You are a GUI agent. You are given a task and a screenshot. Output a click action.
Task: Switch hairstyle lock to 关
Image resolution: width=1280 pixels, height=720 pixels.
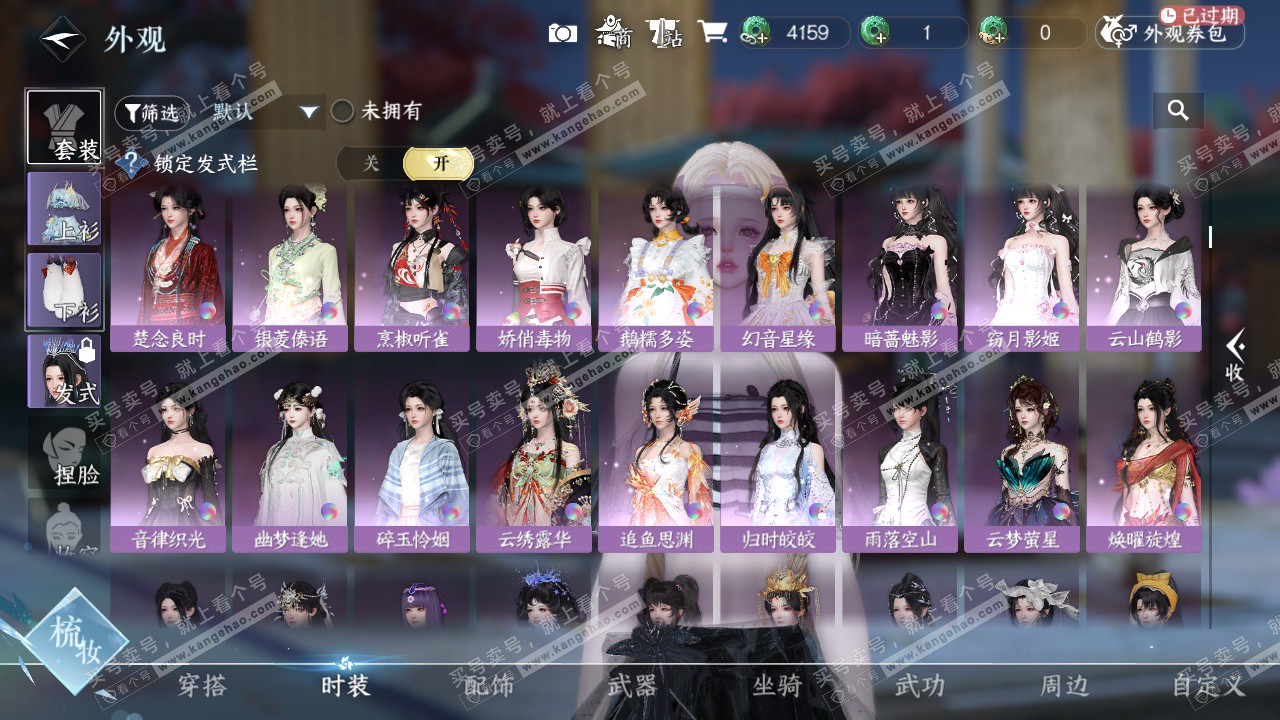point(371,163)
